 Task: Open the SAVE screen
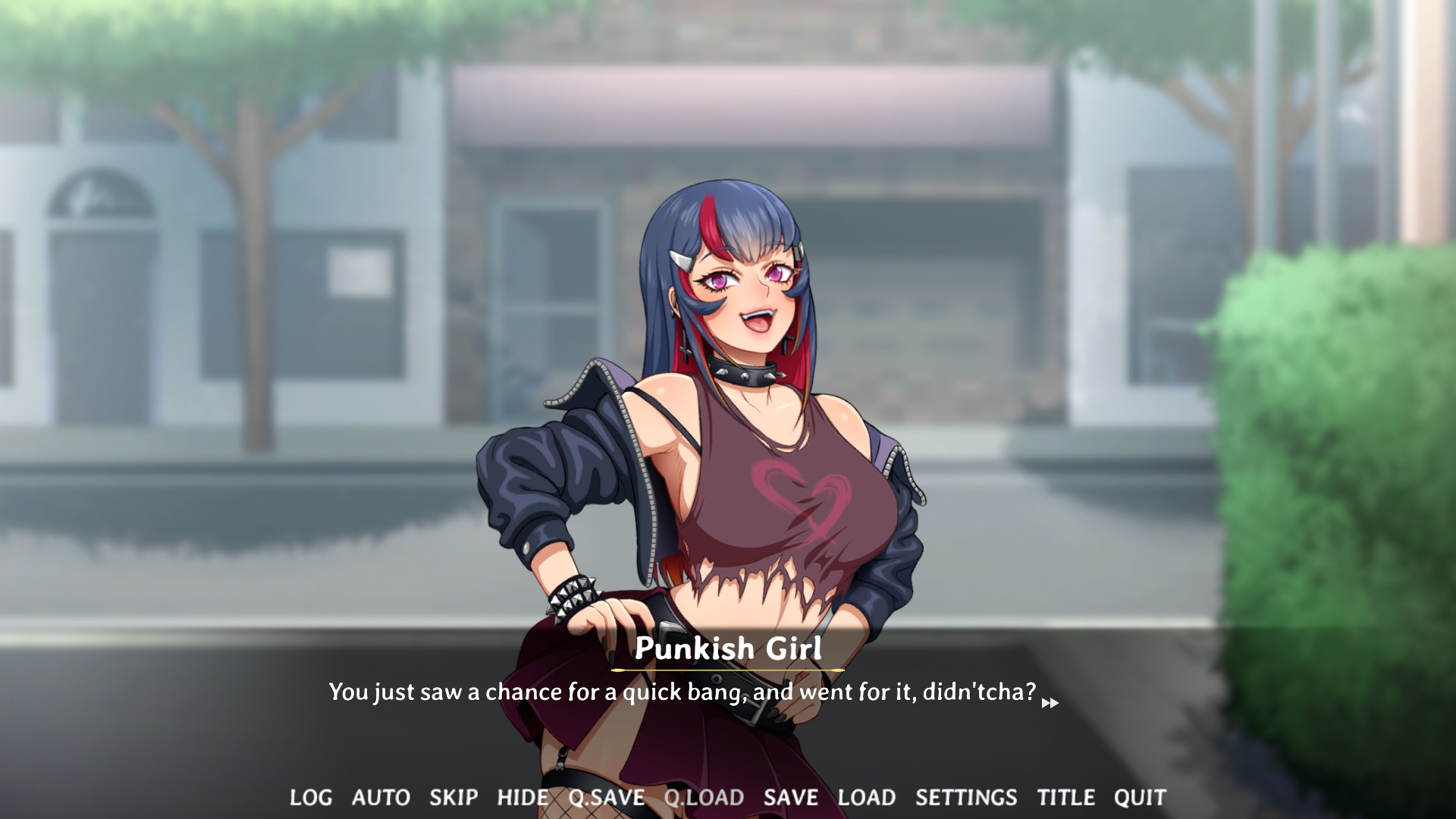791,797
